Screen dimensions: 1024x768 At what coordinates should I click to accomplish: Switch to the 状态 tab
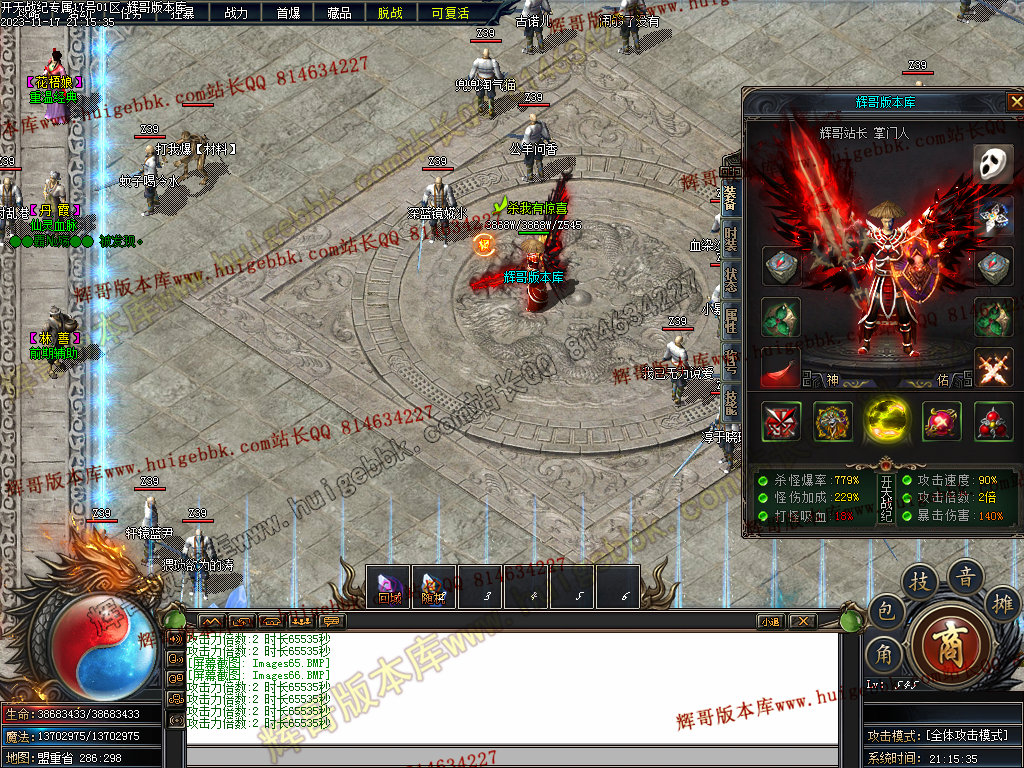click(x=731, y=281)
